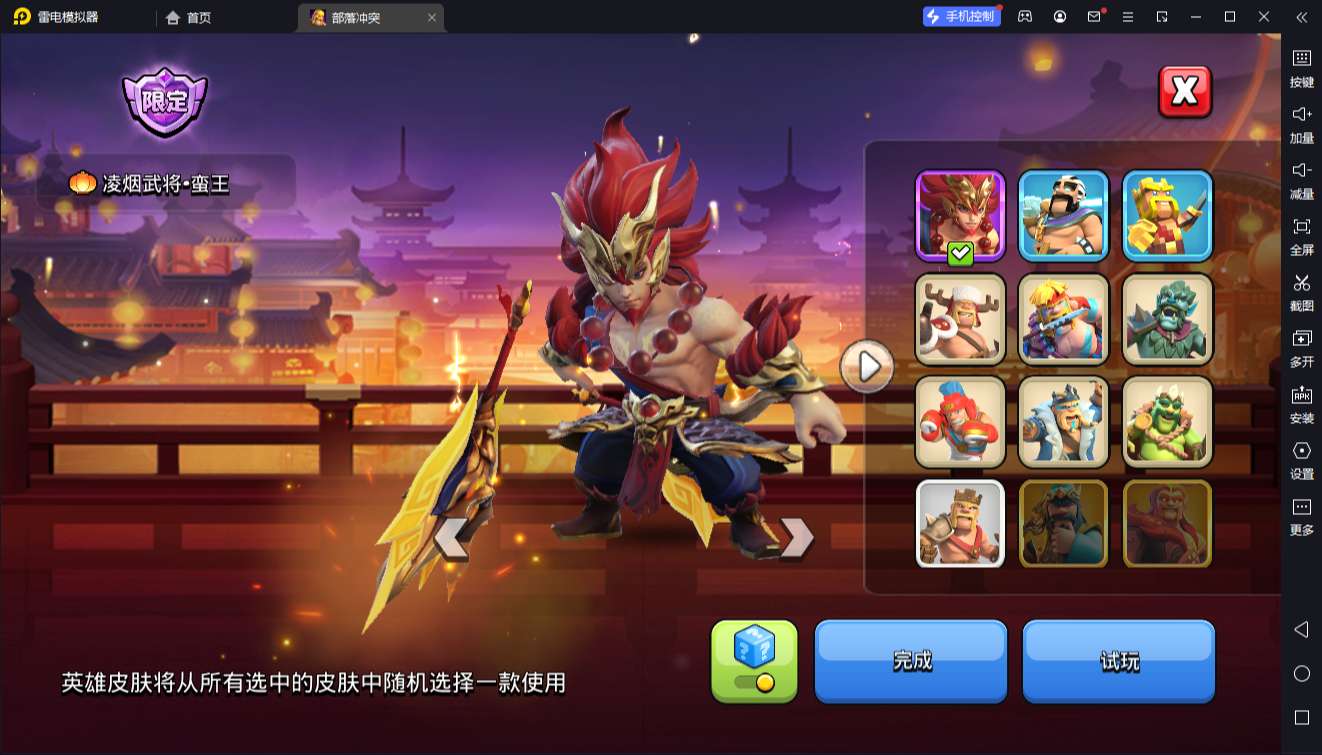Deselect the checked Barbarian King skin
The width and height of the screenshot is (1322, 755).
959,213
